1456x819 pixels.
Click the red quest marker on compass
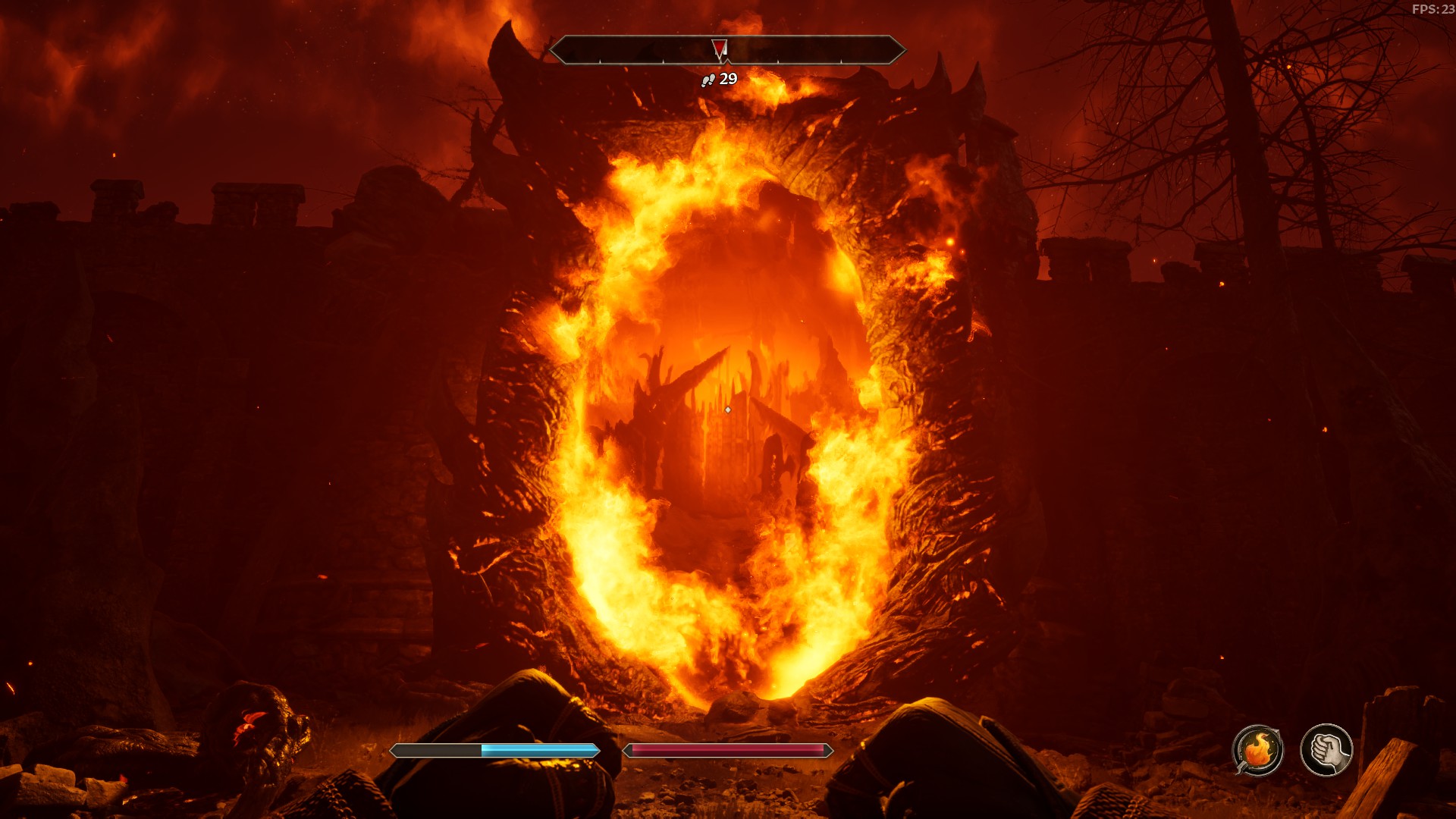(720, 49)
